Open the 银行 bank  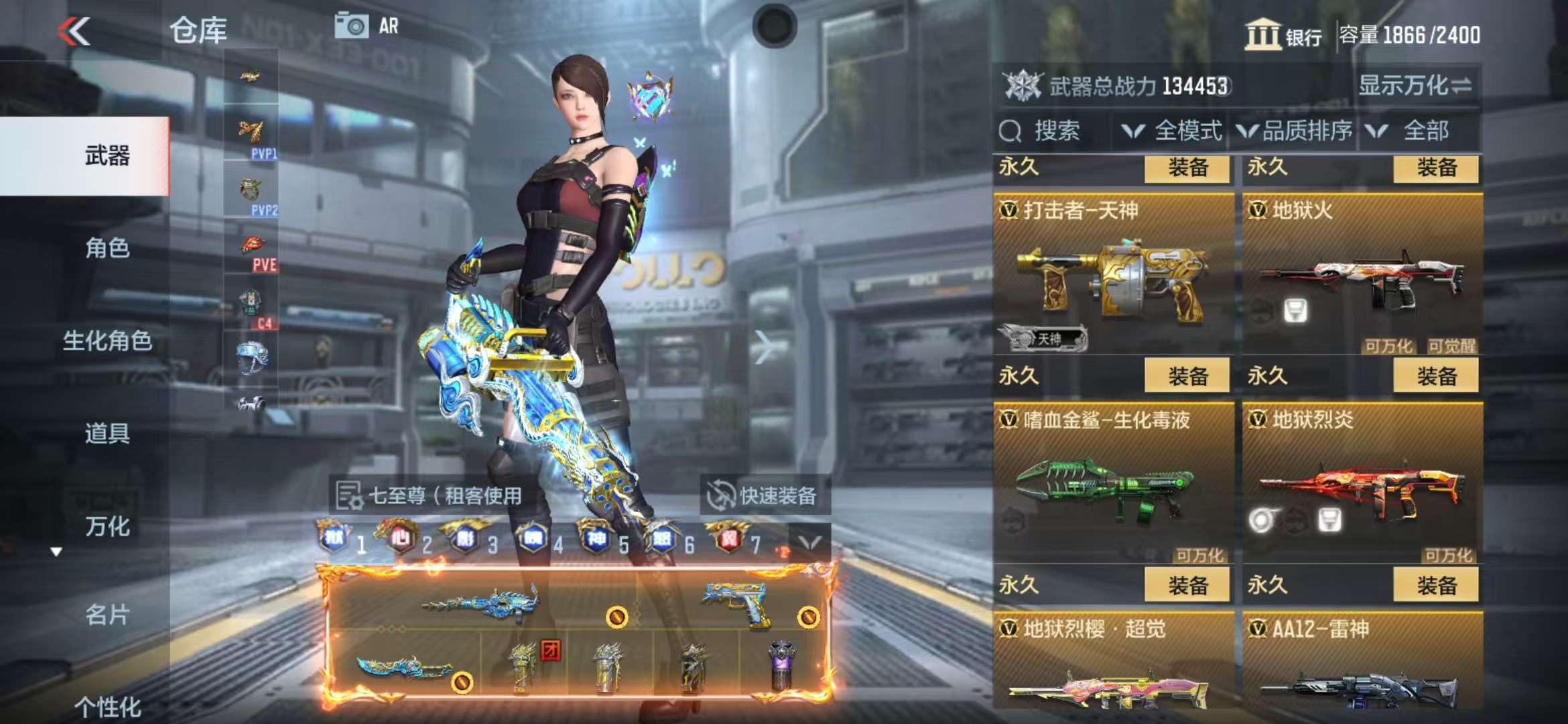click(x=1283, y=35)
